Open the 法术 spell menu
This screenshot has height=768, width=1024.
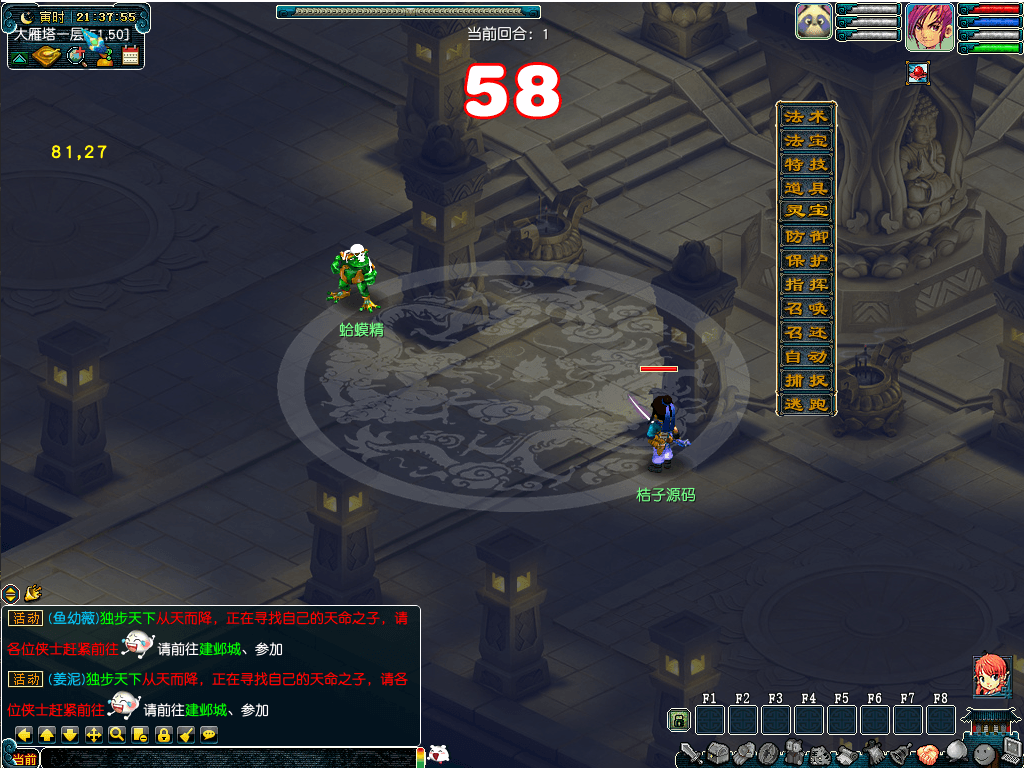click(x=806, y=116)
